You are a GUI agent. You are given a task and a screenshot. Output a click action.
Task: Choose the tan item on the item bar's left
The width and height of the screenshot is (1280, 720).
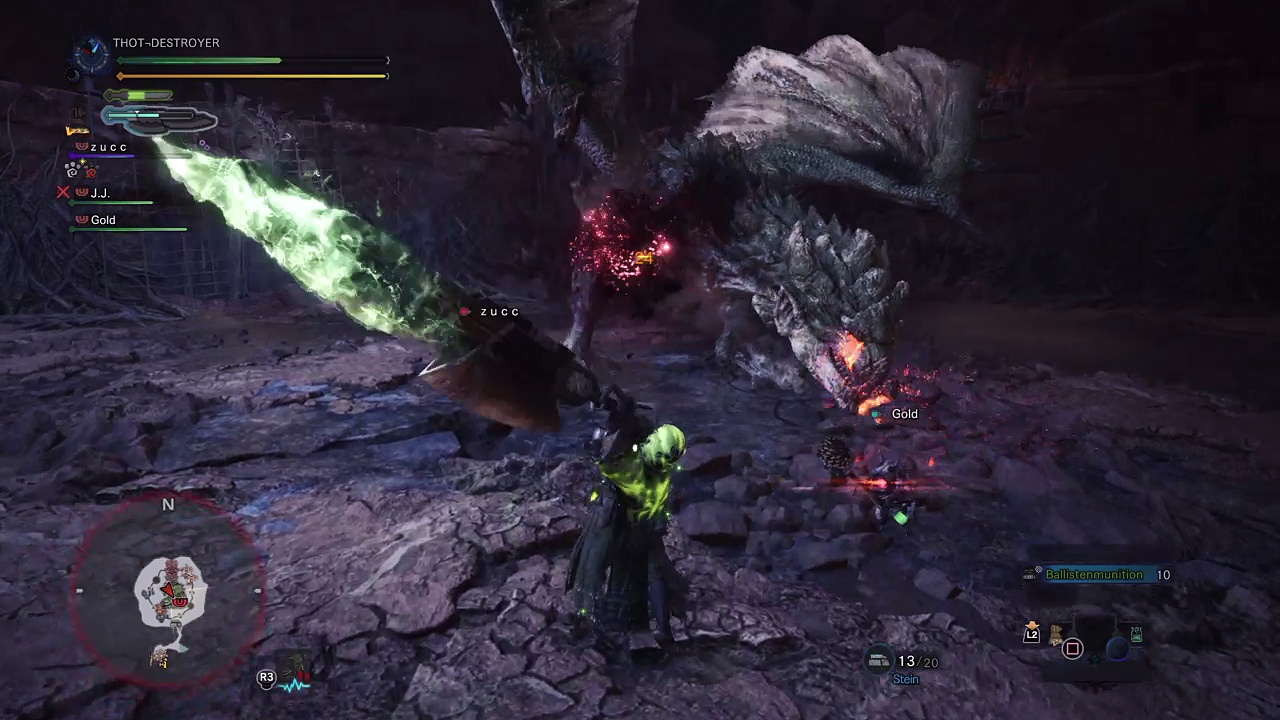point(1053,634)
